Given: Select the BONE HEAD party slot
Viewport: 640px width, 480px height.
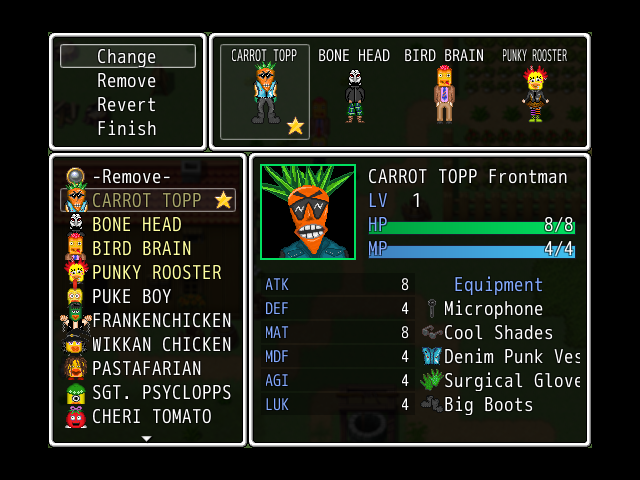Looking at the screenshot, I should tap(354, 92).
